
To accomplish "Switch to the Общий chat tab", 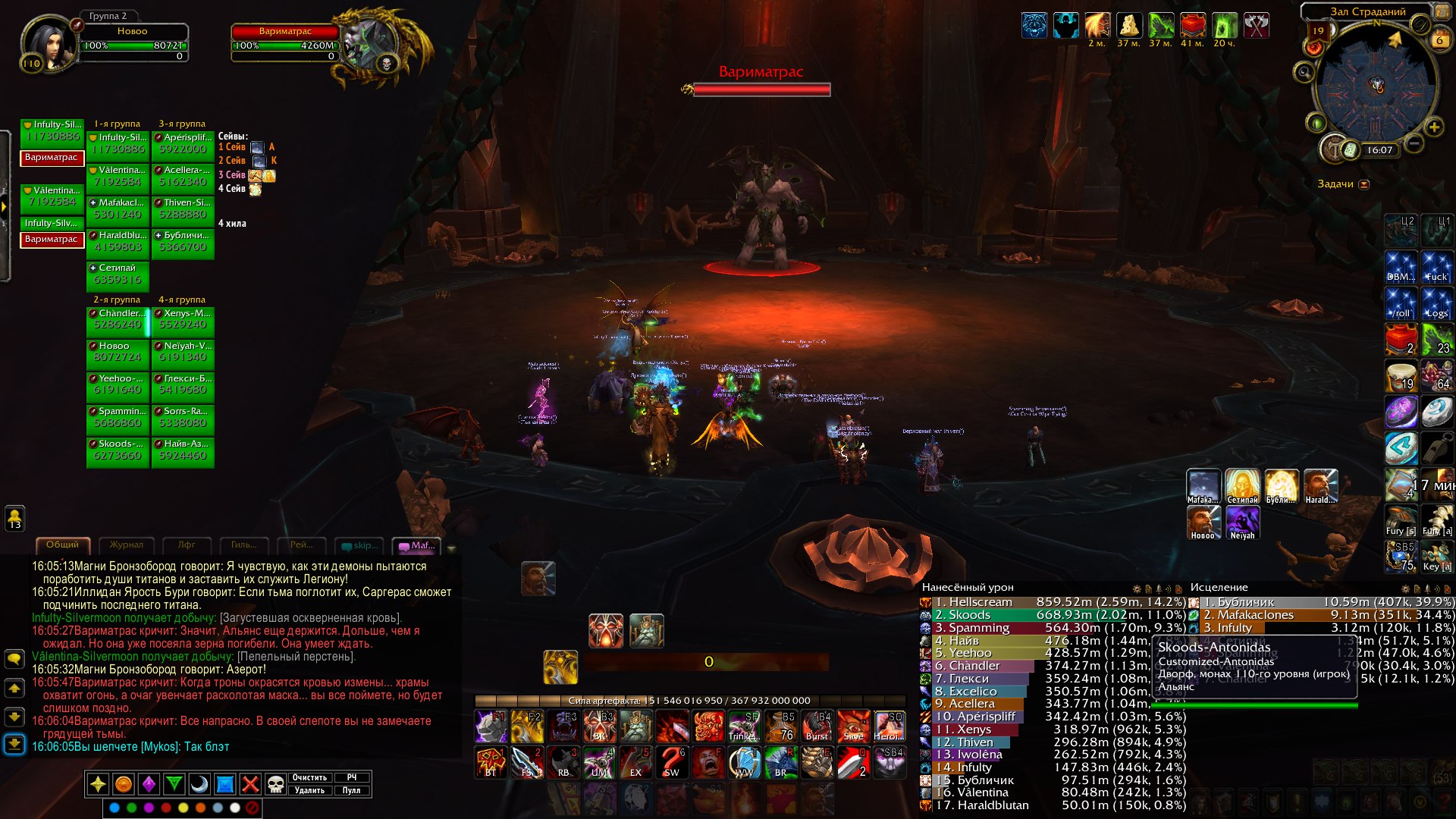I will 62,544.
